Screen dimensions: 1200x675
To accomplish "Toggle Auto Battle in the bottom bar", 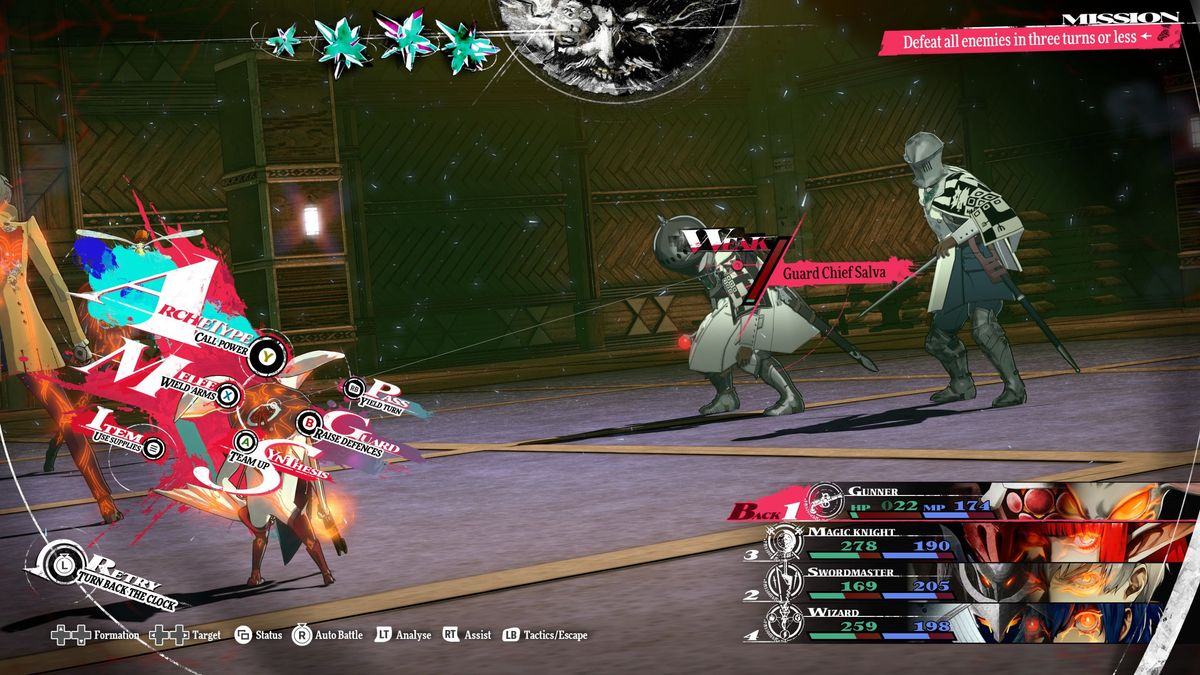I will [328, 635].
